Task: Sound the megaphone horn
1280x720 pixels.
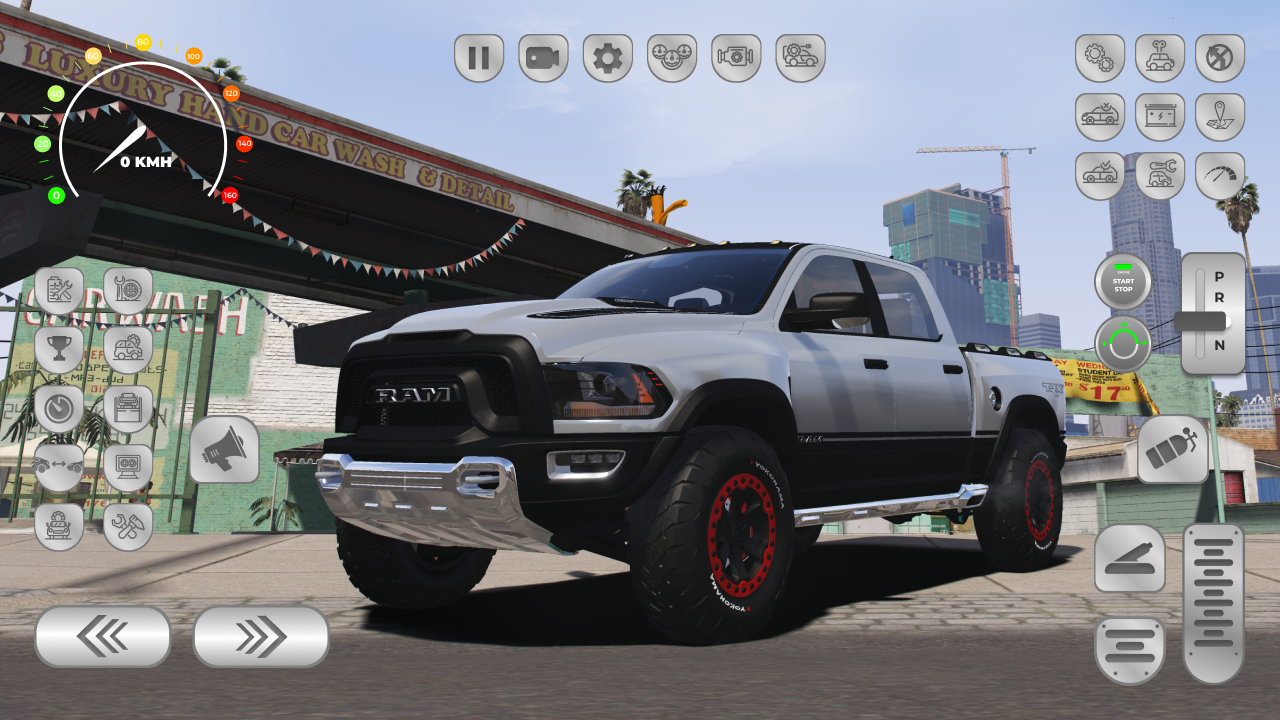Action: tap(224, 450)
